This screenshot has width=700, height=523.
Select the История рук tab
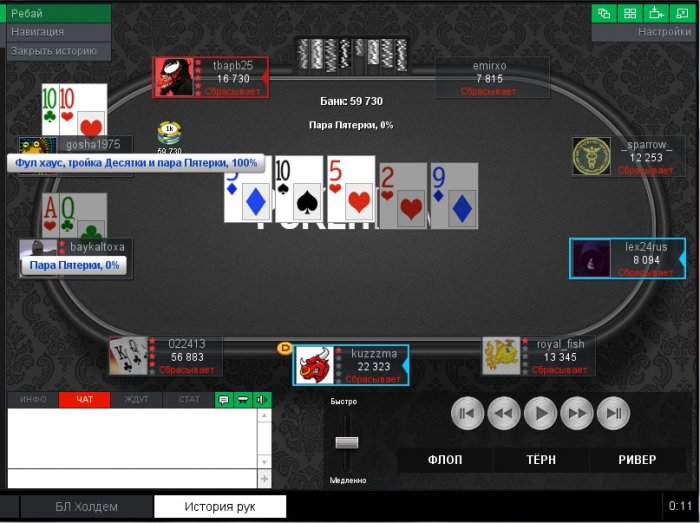(x=220, y=507)
